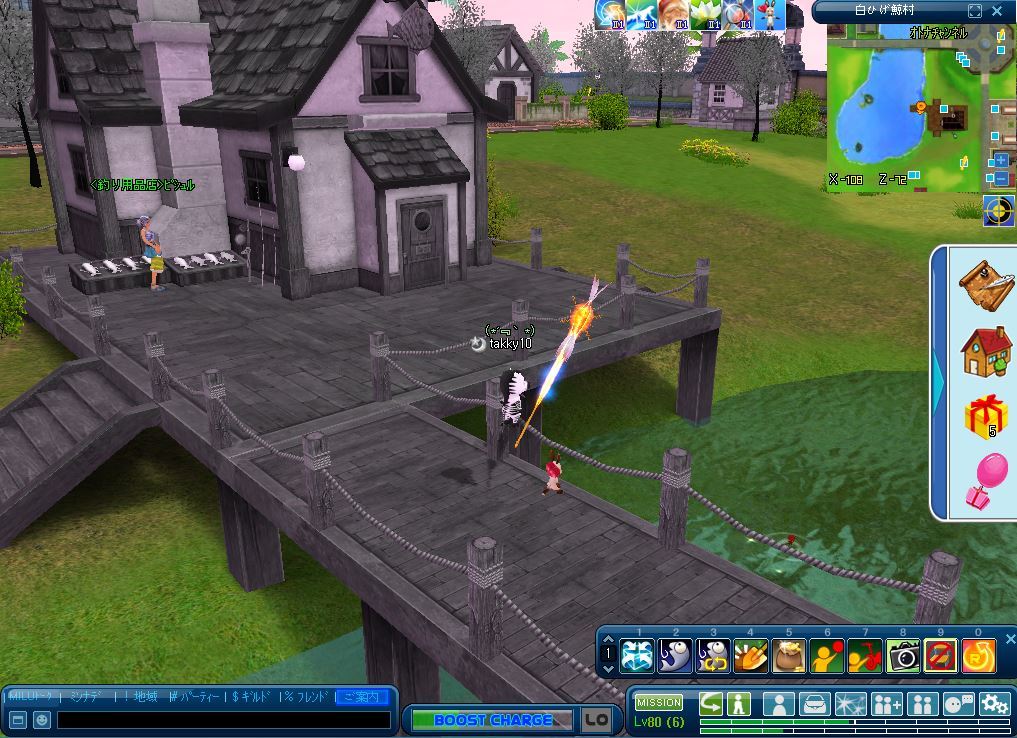Image resolution: width=1017 pixels, height=738 pixels.
Task: Open the gear settings menu
Action: pyautogui.click(x=994, y=704)
